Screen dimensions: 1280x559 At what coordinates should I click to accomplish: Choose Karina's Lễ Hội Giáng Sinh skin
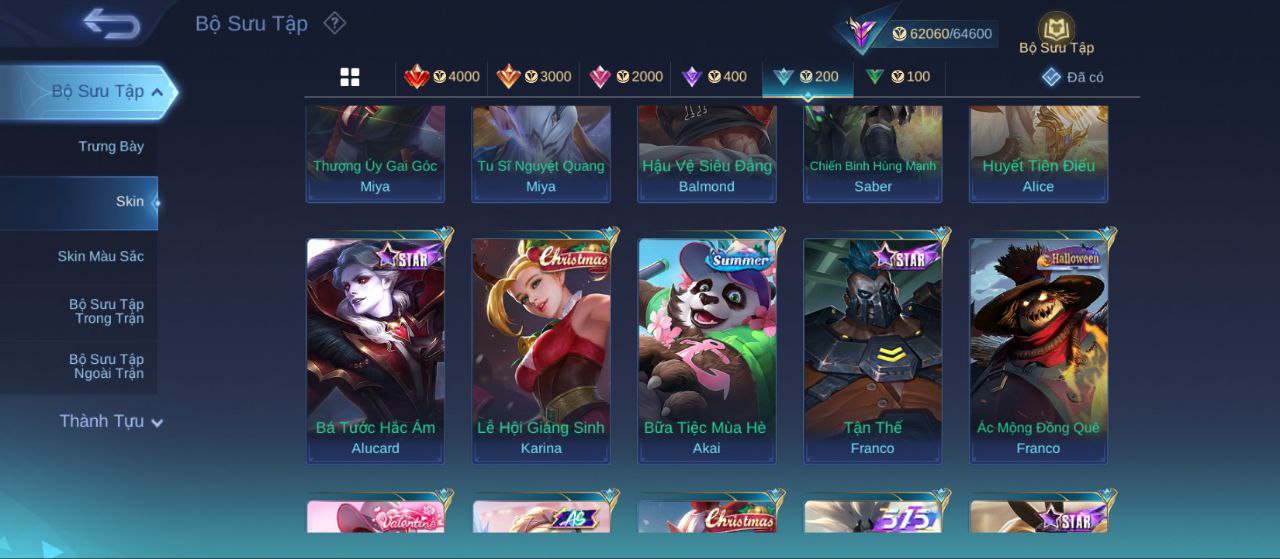tap(541, 350)
